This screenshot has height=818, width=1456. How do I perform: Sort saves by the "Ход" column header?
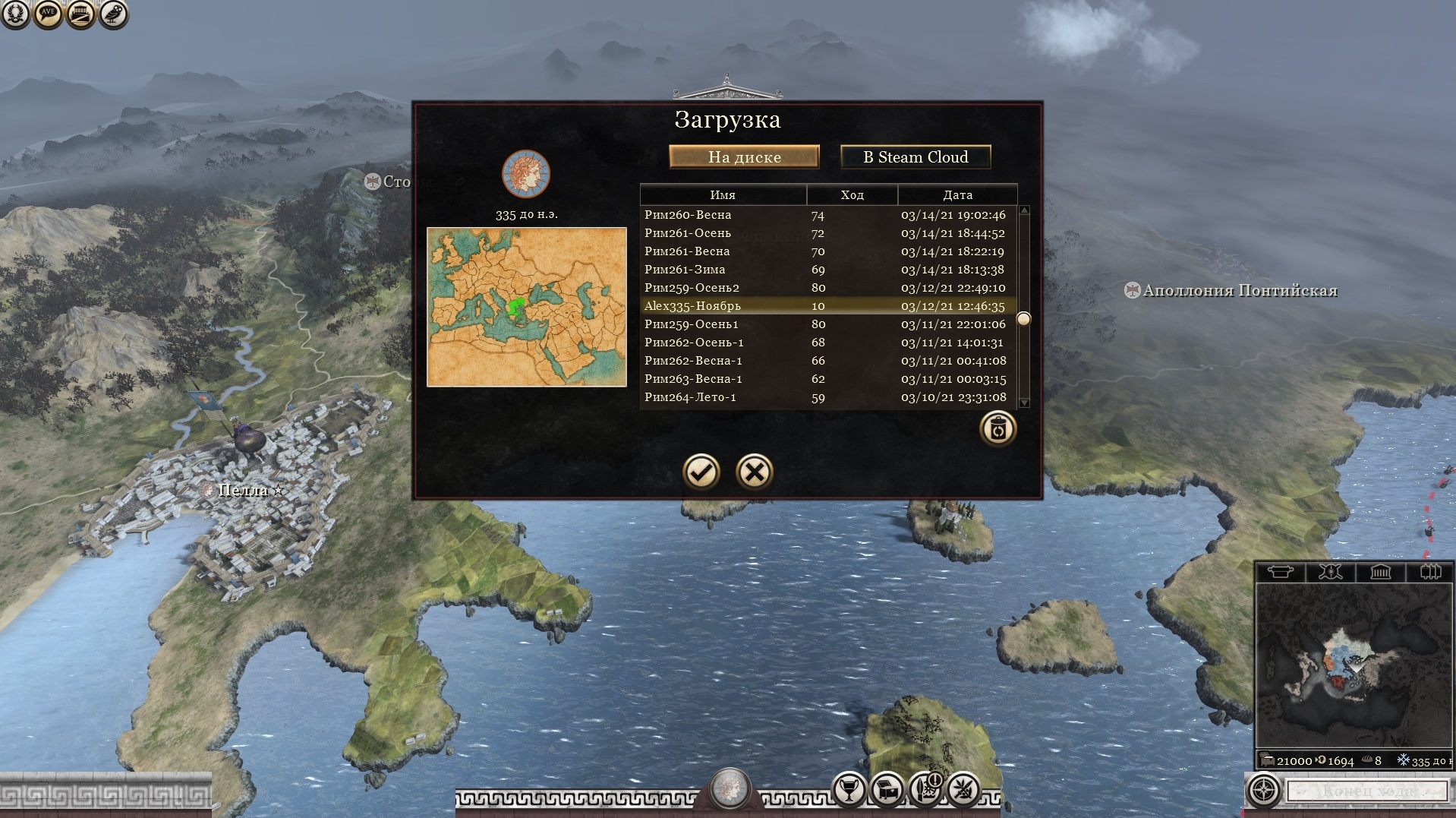coord(852,195)
